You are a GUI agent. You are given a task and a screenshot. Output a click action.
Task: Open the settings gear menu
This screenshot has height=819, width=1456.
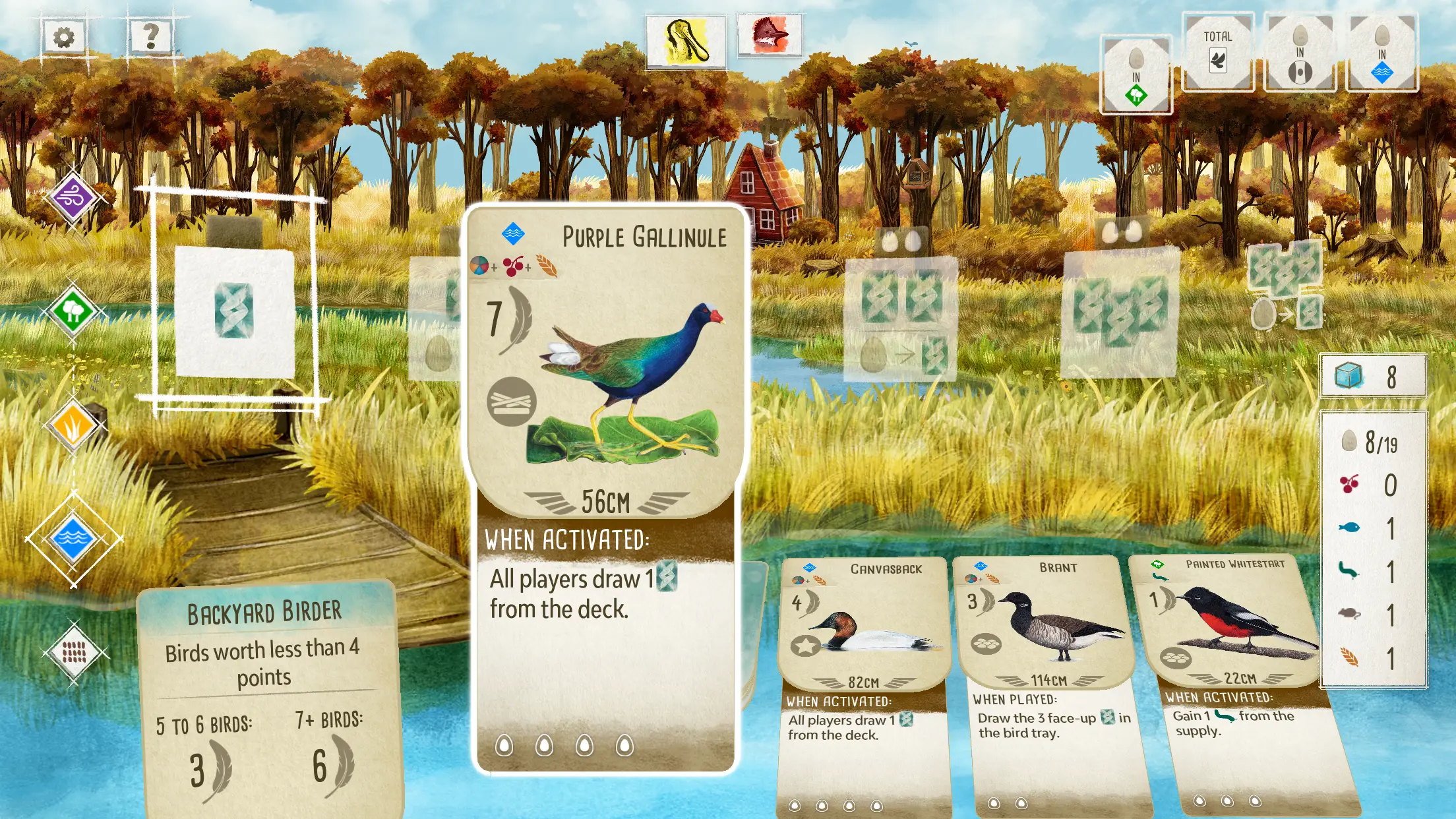coord(64,38)
